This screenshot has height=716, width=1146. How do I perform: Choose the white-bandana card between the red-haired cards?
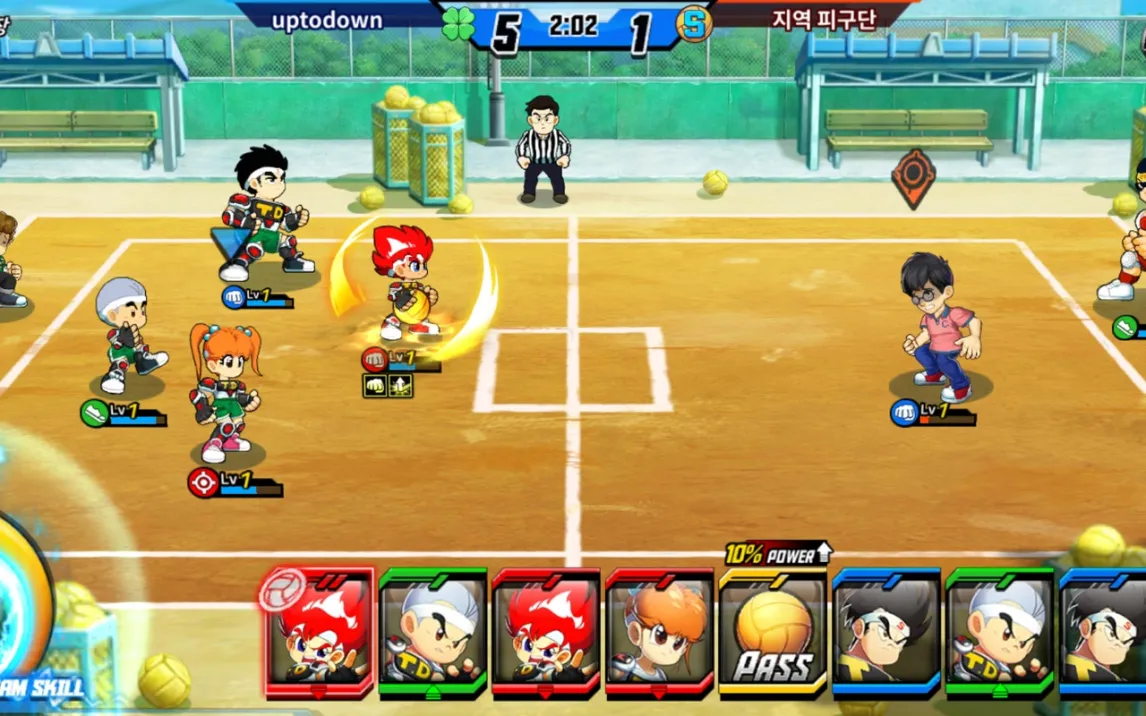click(x=433, y=632)
